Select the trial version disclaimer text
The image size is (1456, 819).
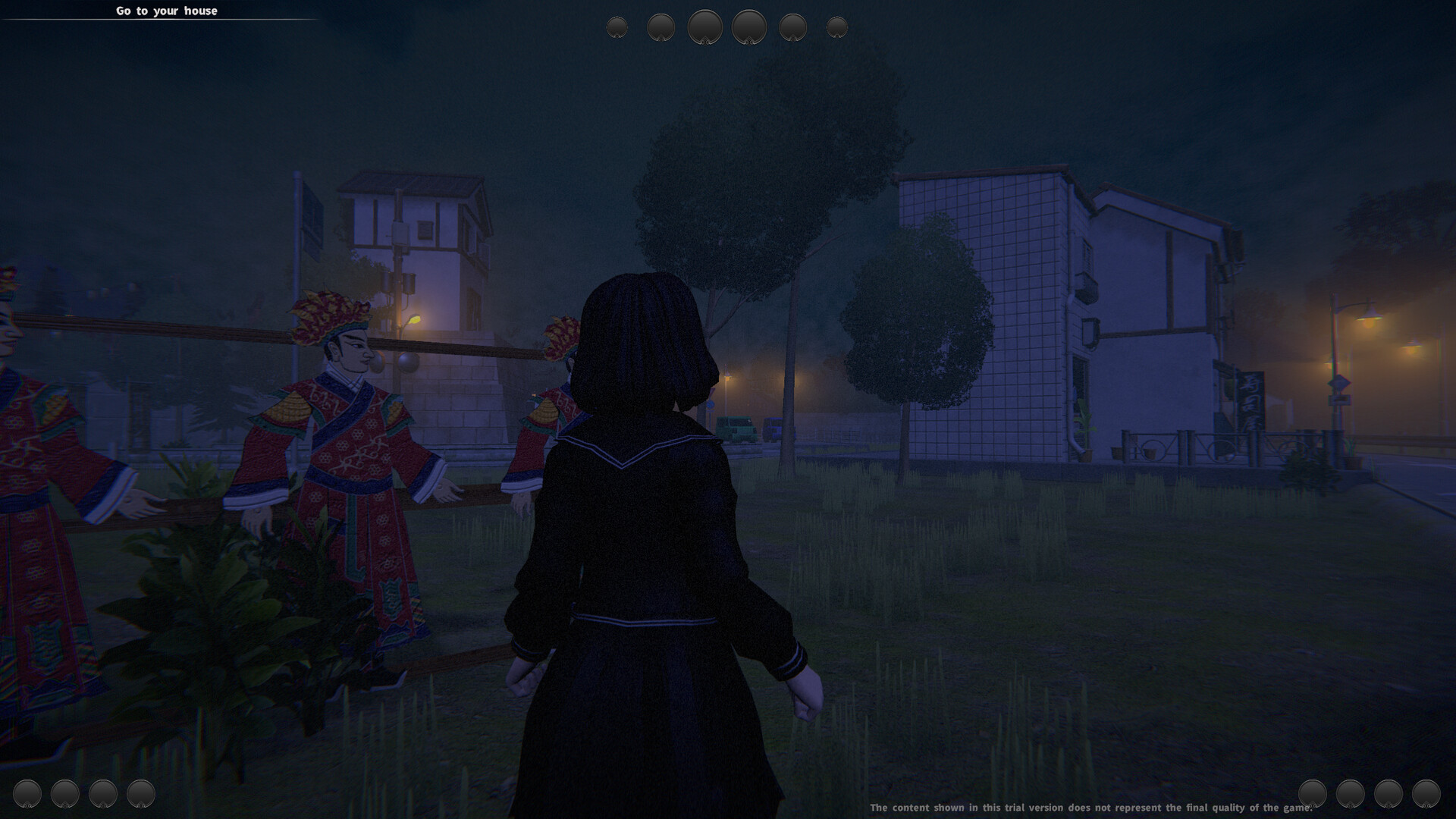coord(1092,808)
